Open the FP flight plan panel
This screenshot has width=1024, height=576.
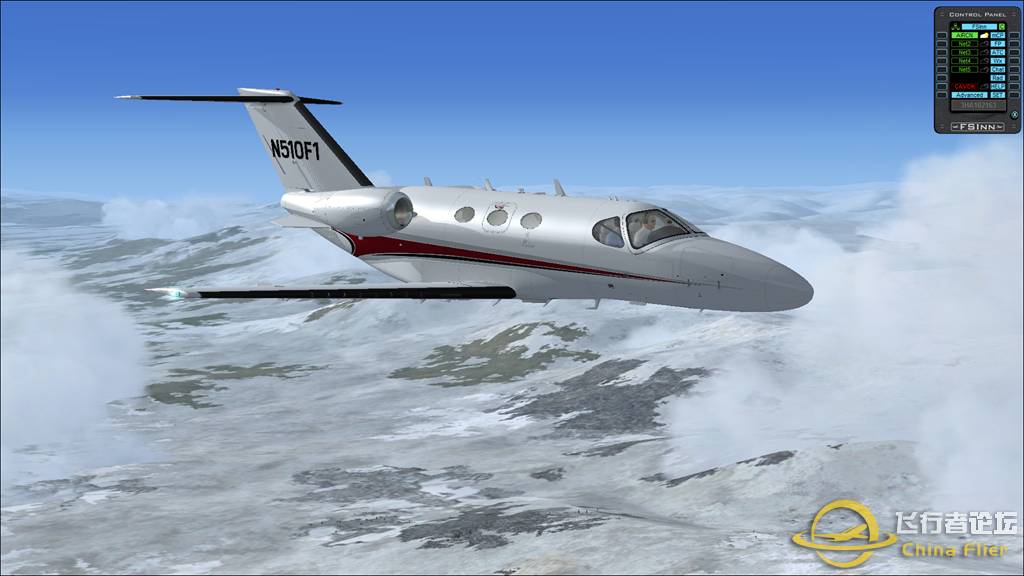click(x=998, y=44)
